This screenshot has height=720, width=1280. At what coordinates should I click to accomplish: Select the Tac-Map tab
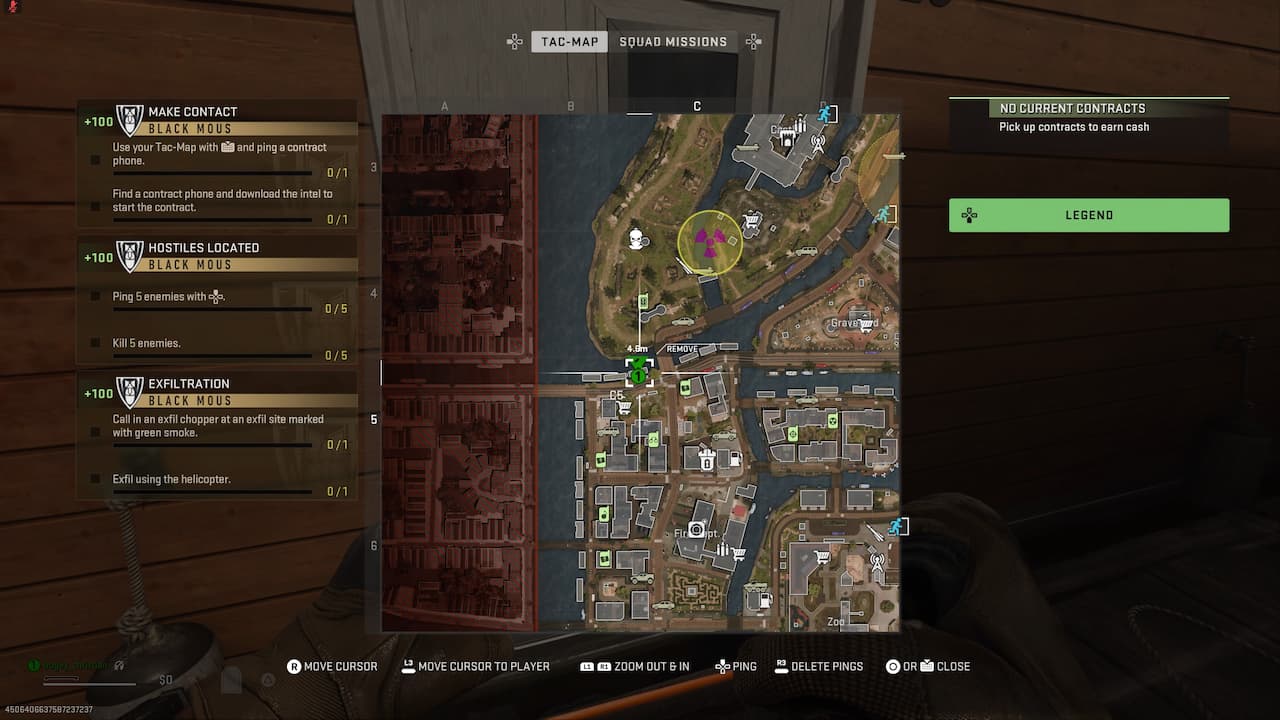pos(569,41)
